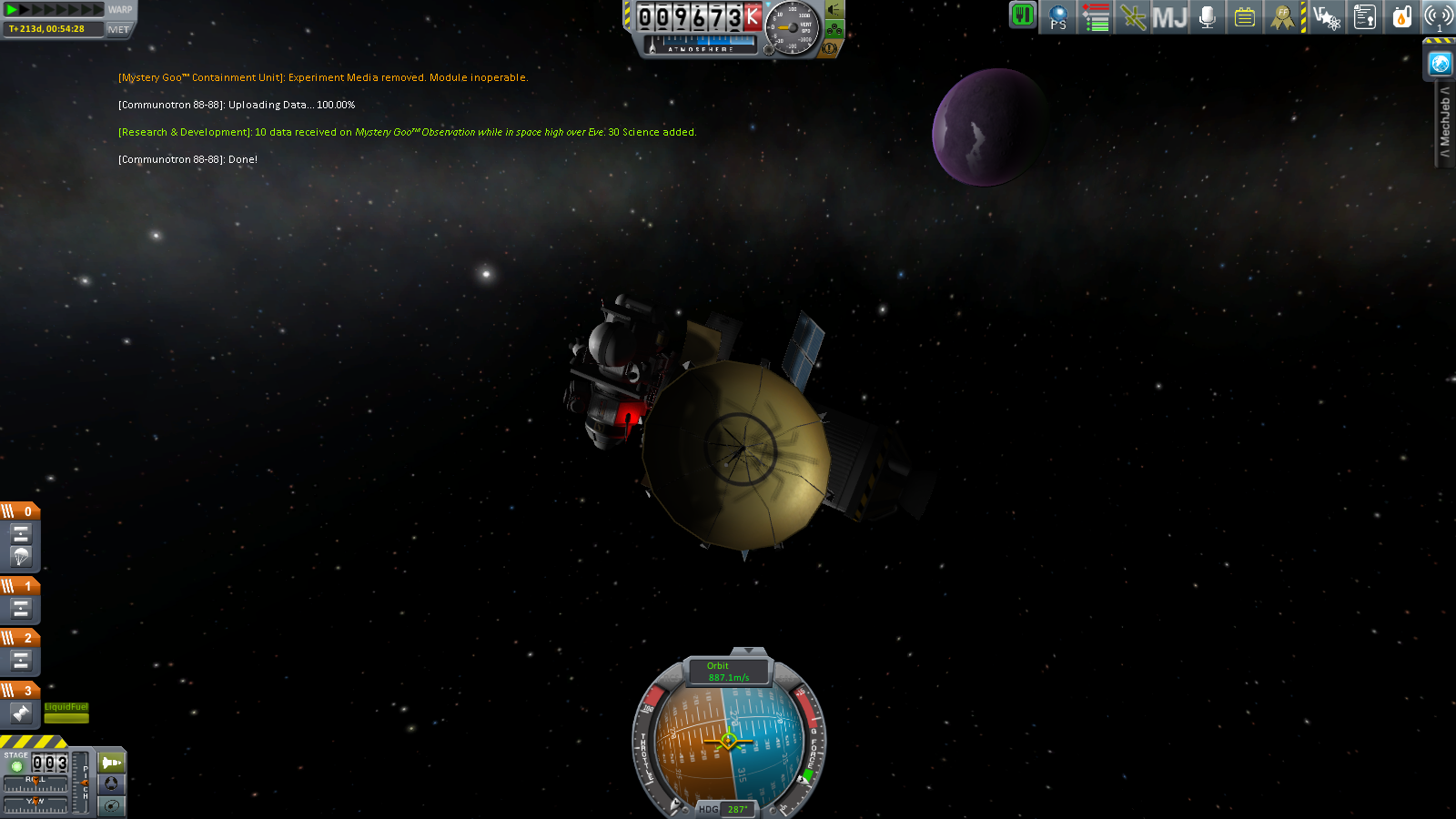Select the parachute icon in stage 0
The height and width of the screenshot is (819, 1456).
(x=21, y=556)
